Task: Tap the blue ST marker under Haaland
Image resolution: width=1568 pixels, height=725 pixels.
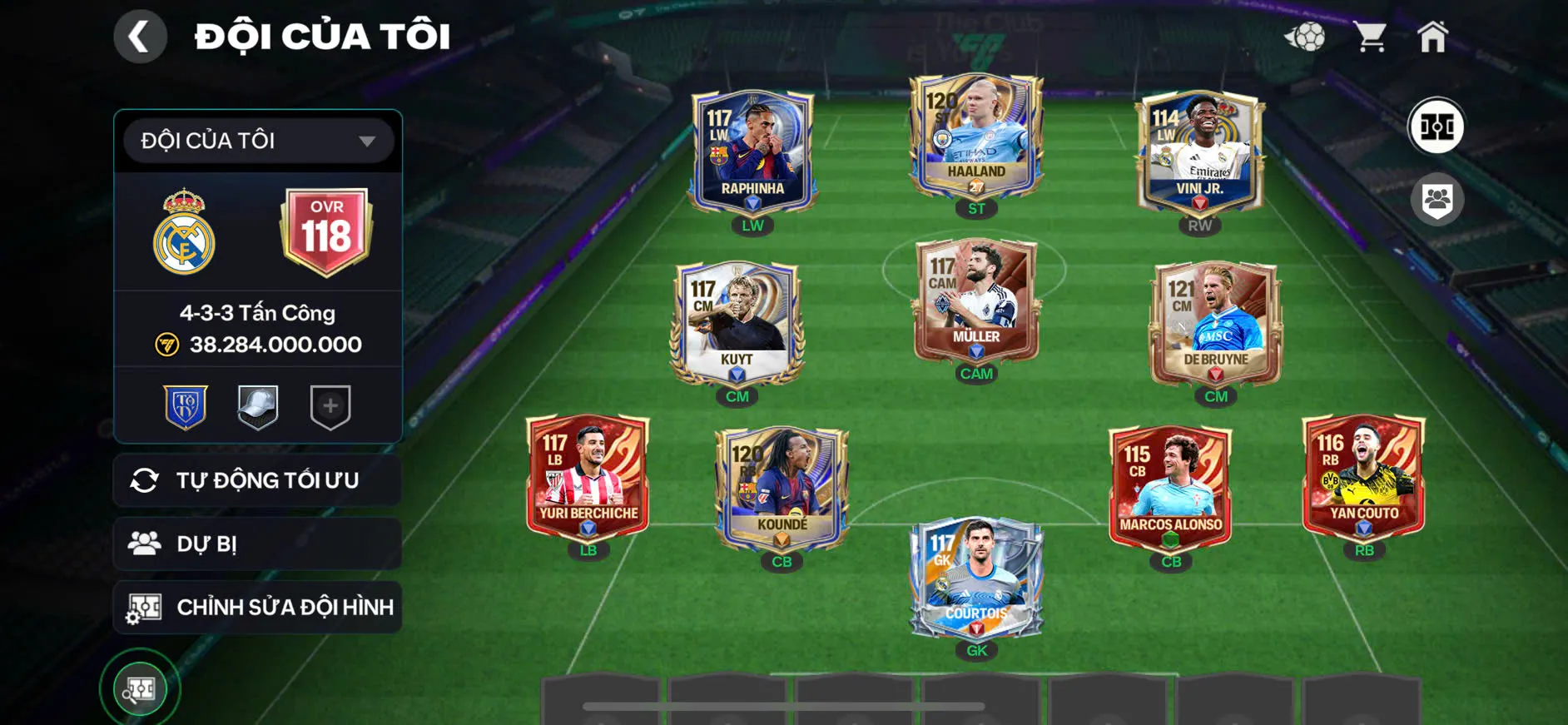Action: (975, 208)
